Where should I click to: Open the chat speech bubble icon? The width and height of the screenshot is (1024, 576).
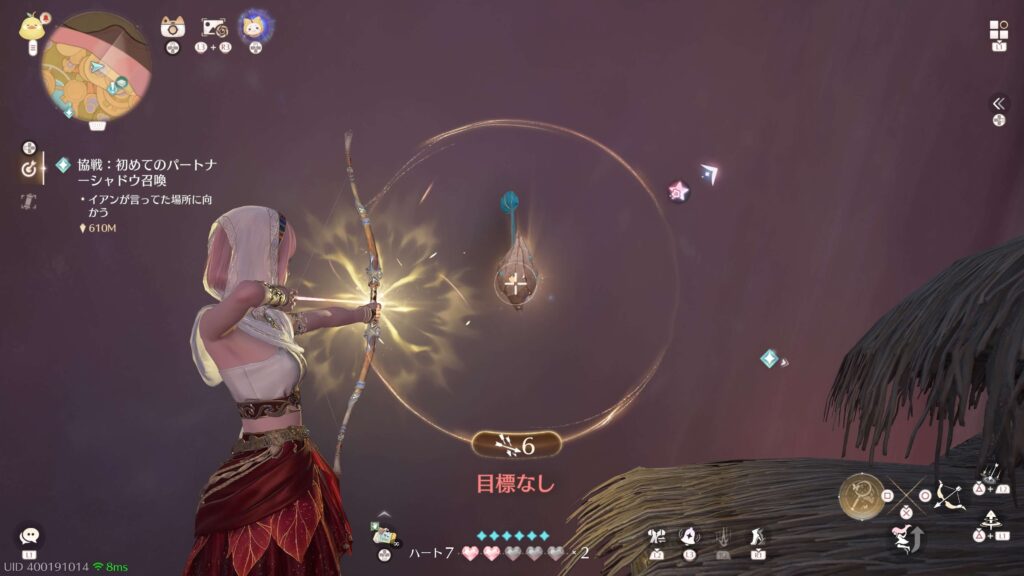click(29, 537)
